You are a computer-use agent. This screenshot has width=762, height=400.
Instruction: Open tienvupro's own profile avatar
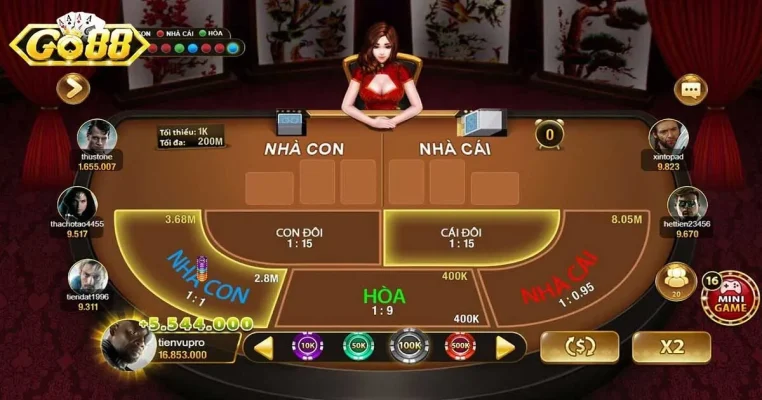tap(128, 346)
